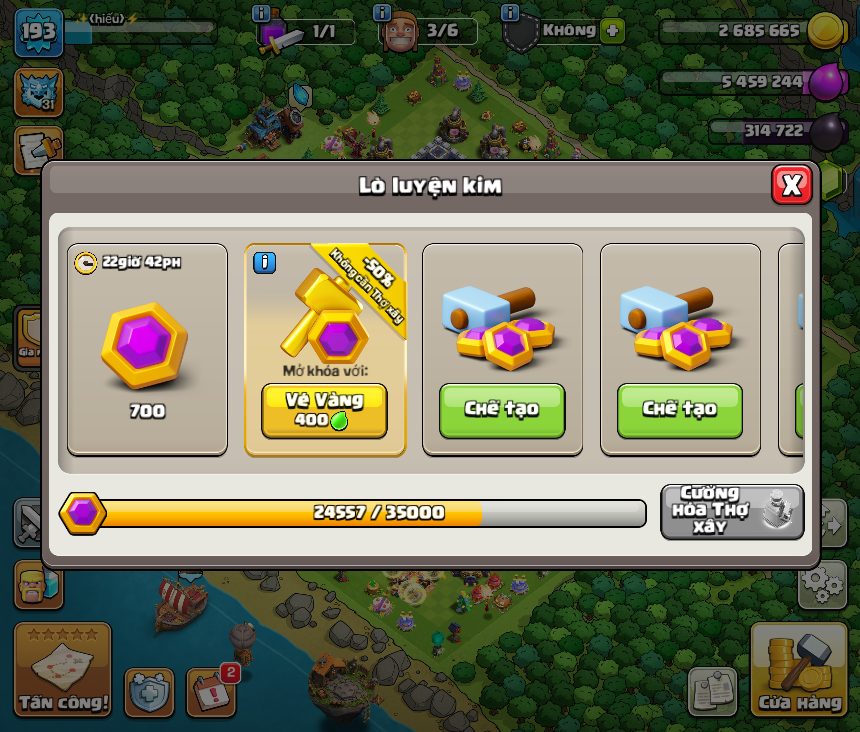Show info for the builder counter
Viewport: 860px width, 732px height.
click(x=381, y=14)
